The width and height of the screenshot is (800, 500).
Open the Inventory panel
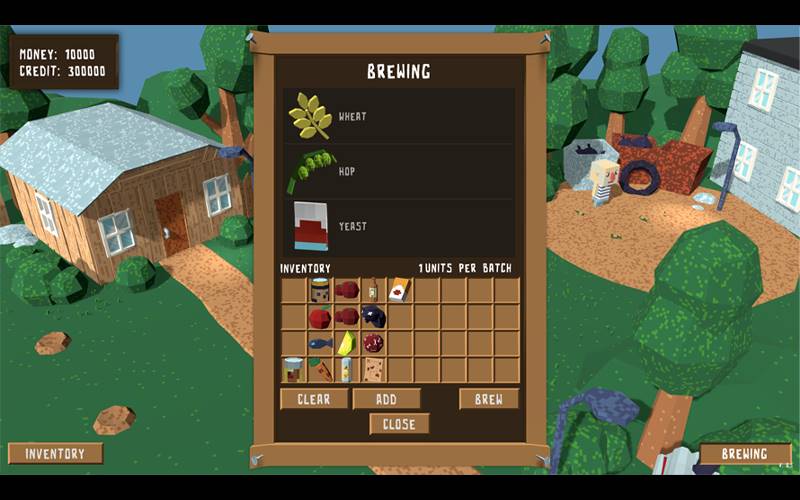[x=55, y=453]
